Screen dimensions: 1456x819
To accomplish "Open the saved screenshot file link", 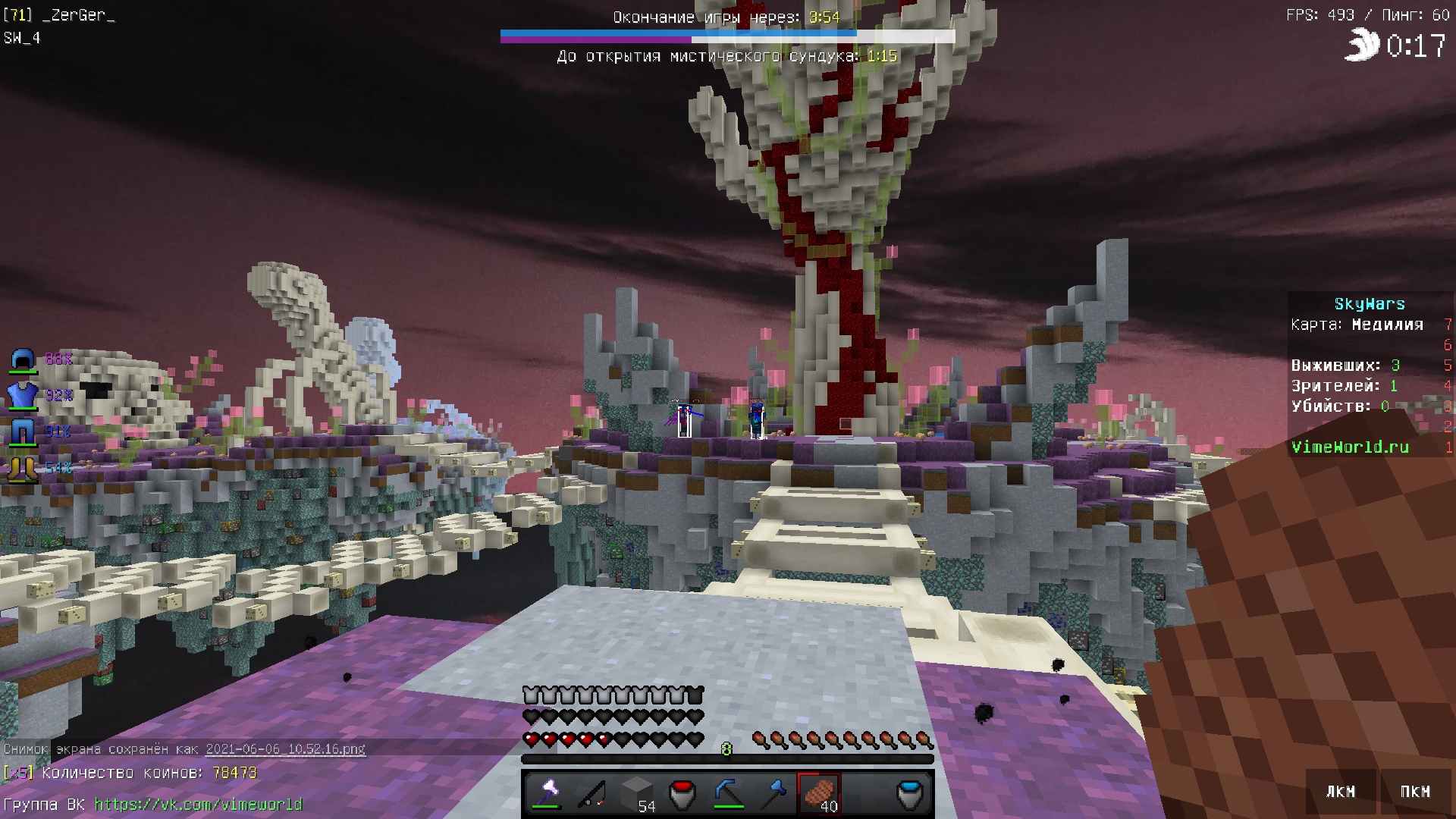I will (x=285, y=749).
